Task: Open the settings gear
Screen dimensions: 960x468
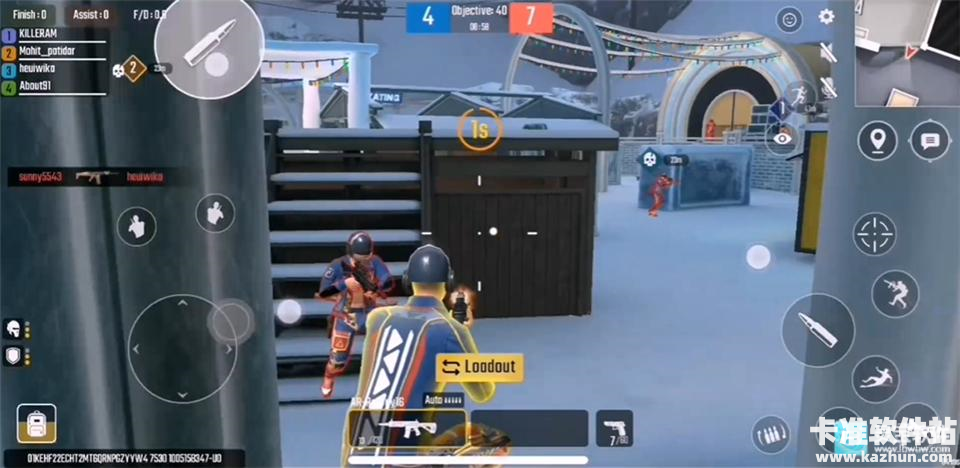Action: click(x=826, y=17)
